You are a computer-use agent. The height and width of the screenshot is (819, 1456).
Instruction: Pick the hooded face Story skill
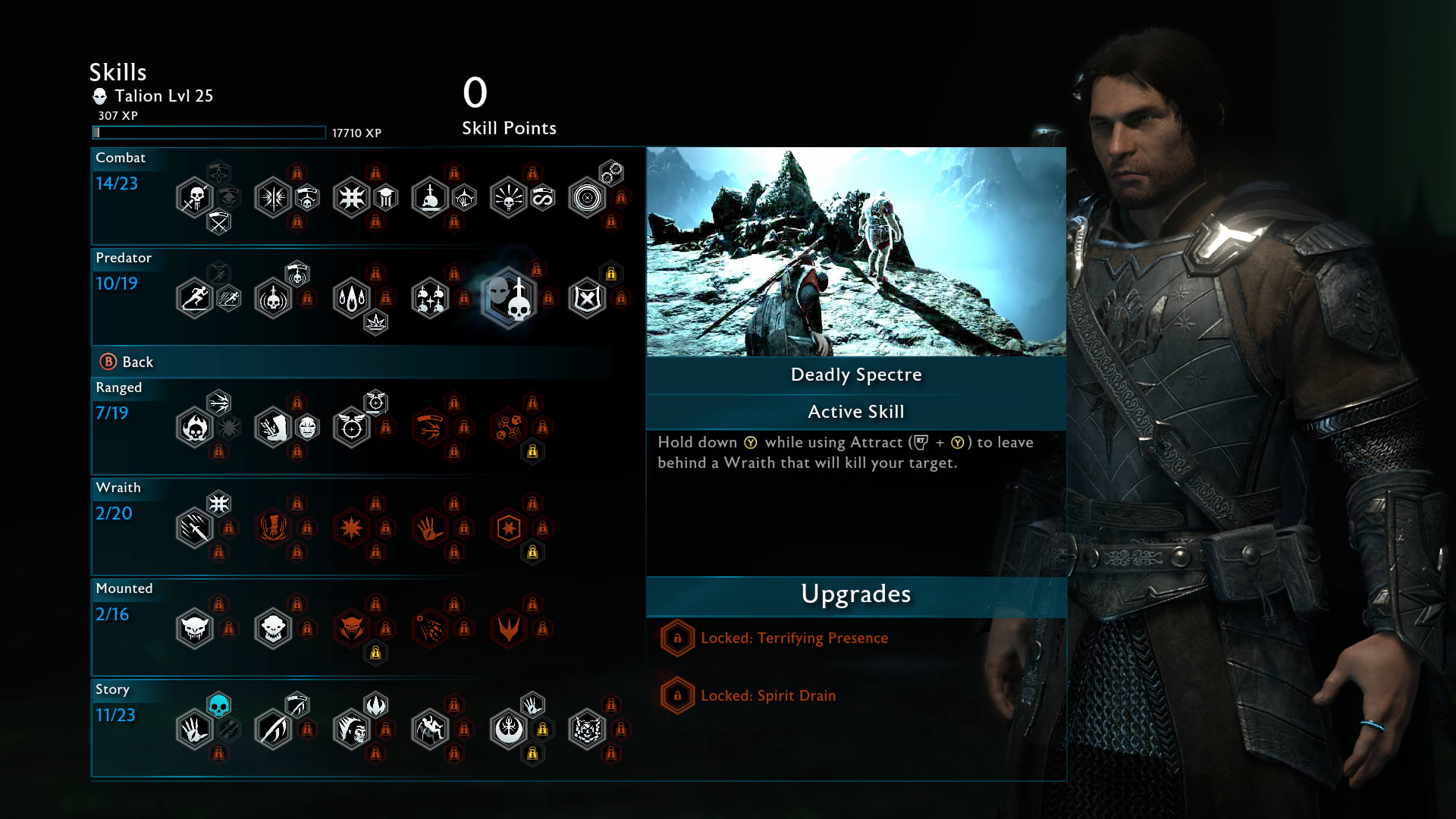click(x=351, y=730)
